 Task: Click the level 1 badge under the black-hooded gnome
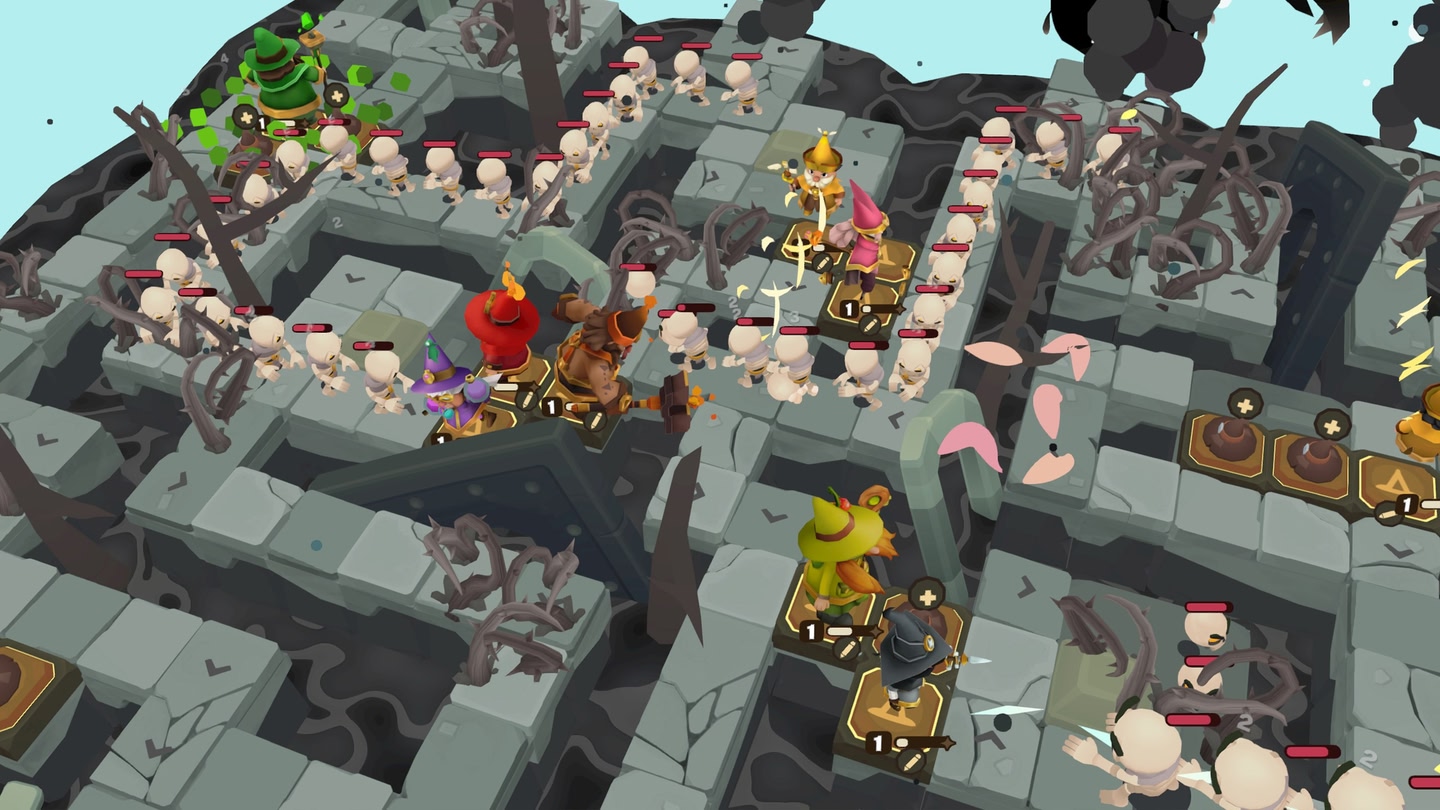point(878,740)
